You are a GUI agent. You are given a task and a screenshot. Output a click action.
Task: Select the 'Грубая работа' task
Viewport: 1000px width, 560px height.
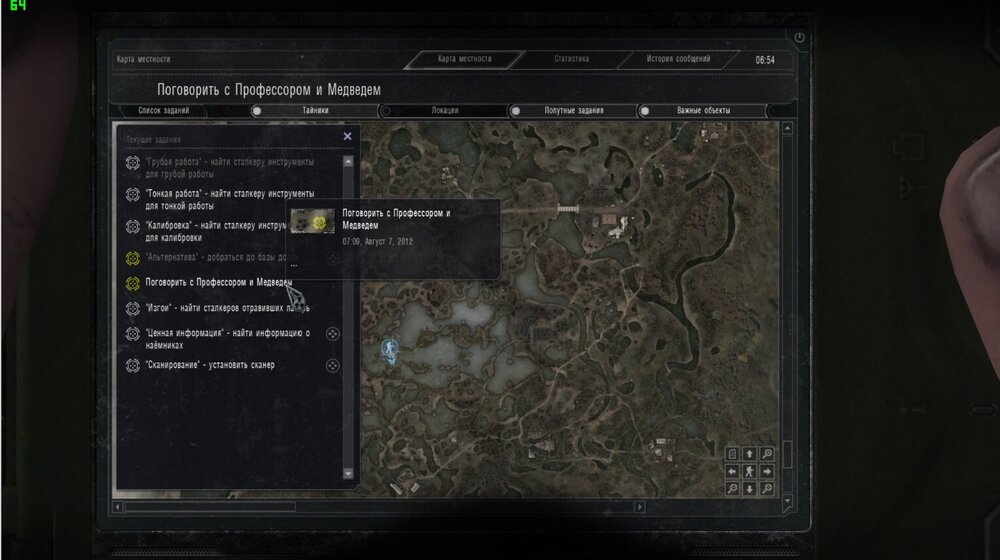click(x=230, y=167)
